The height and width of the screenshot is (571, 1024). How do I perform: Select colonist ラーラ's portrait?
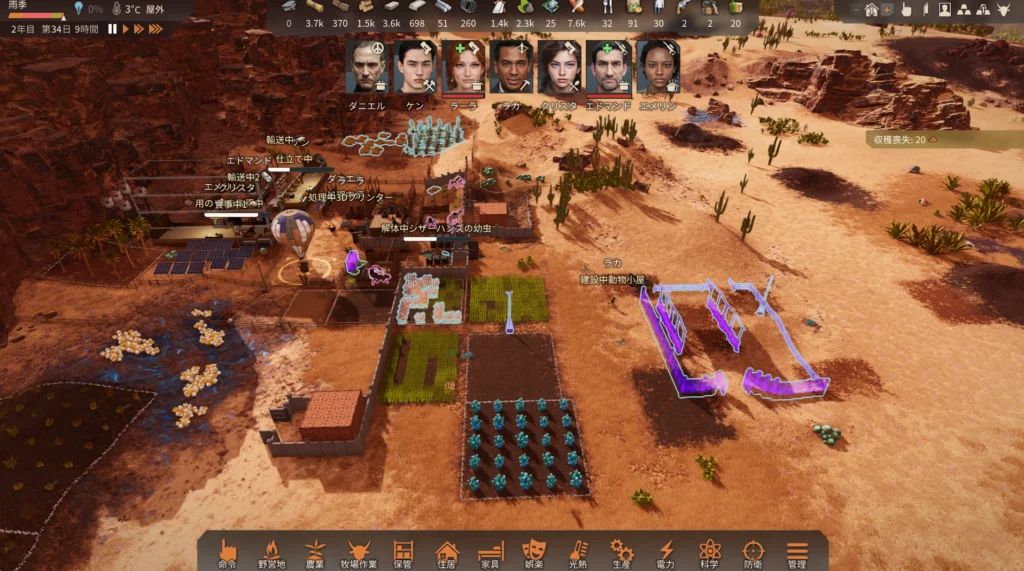click(x=463, y=67)
